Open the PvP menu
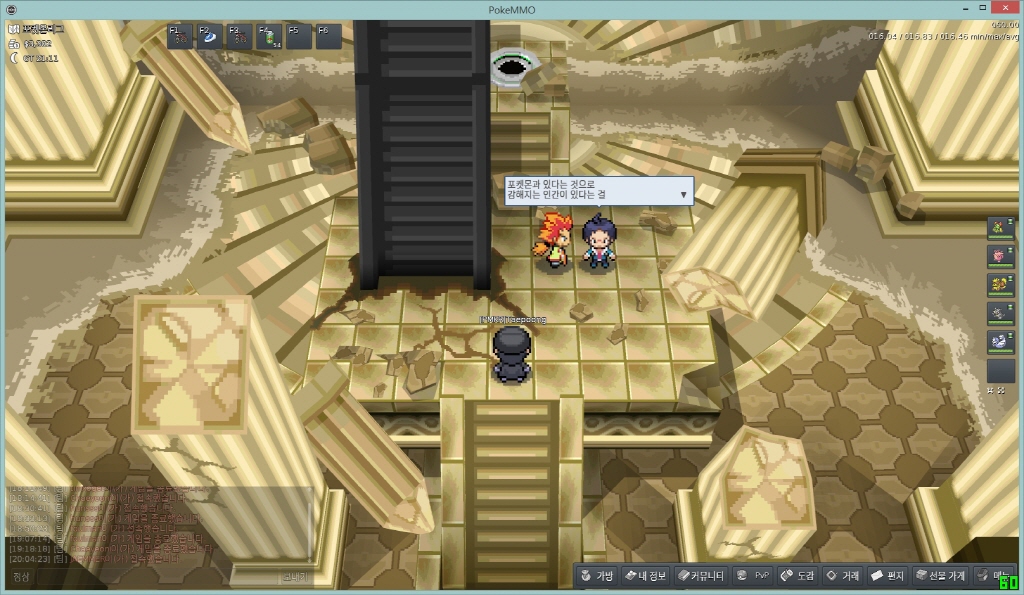 point(752,576)
